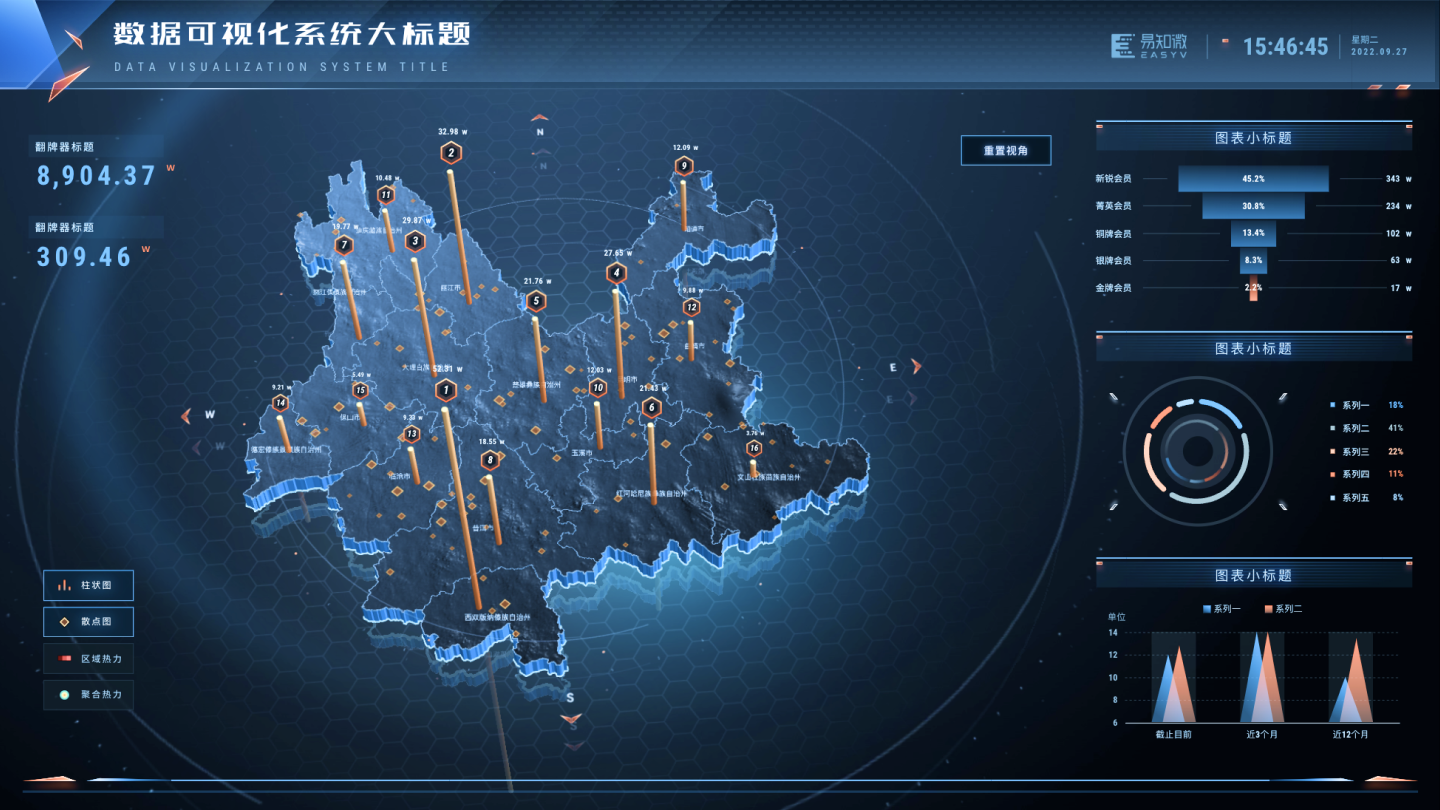Viewport: 1440px width, 810px height.
Task: Click the compass North indicator above the map
Action: tap(540, 128)
